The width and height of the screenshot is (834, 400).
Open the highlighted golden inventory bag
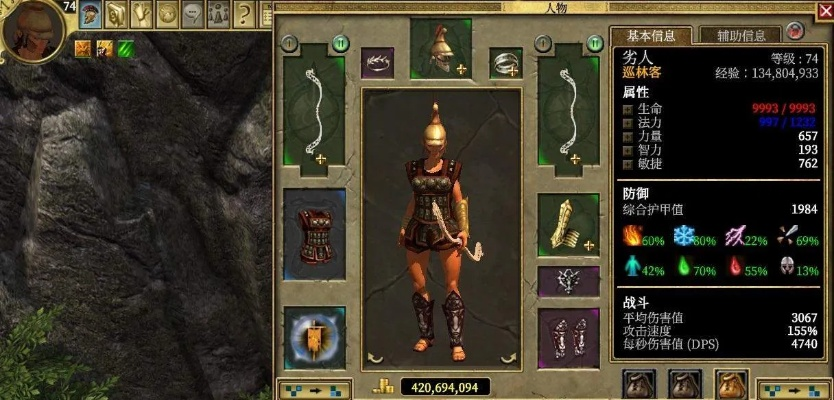click(730, 385)
